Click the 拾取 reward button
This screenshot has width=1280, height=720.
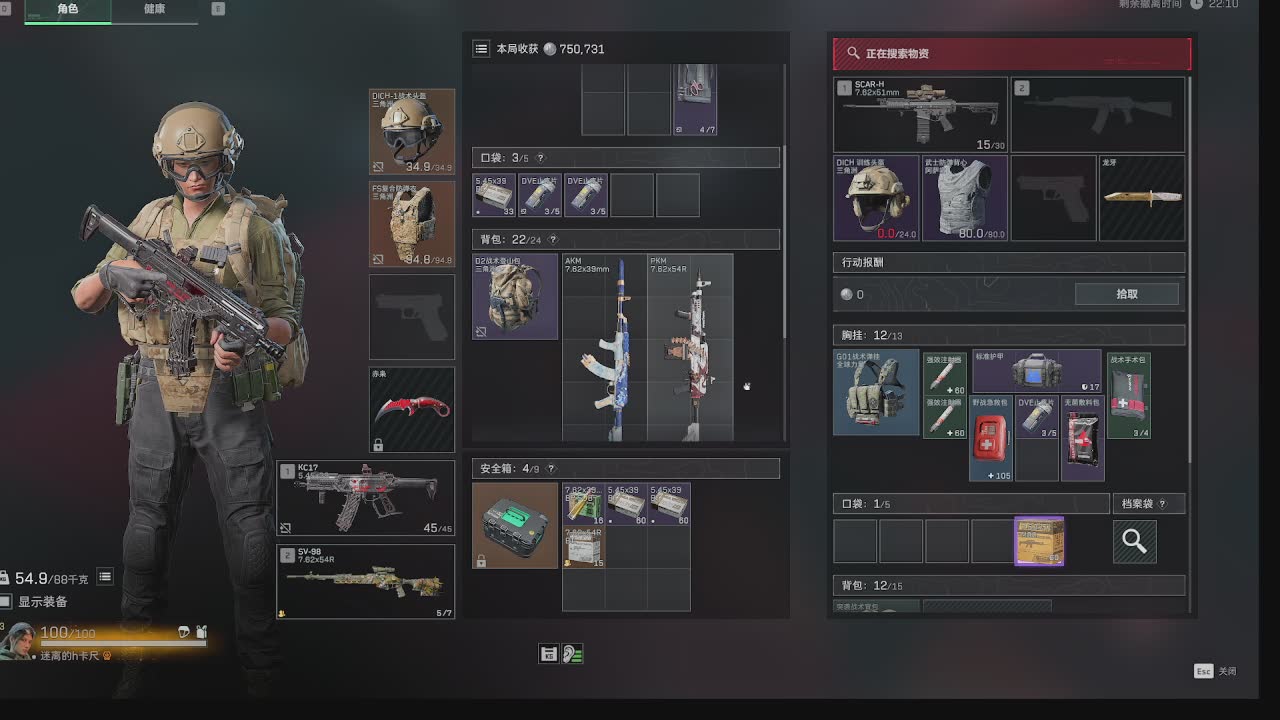[x=1126, y=294]
